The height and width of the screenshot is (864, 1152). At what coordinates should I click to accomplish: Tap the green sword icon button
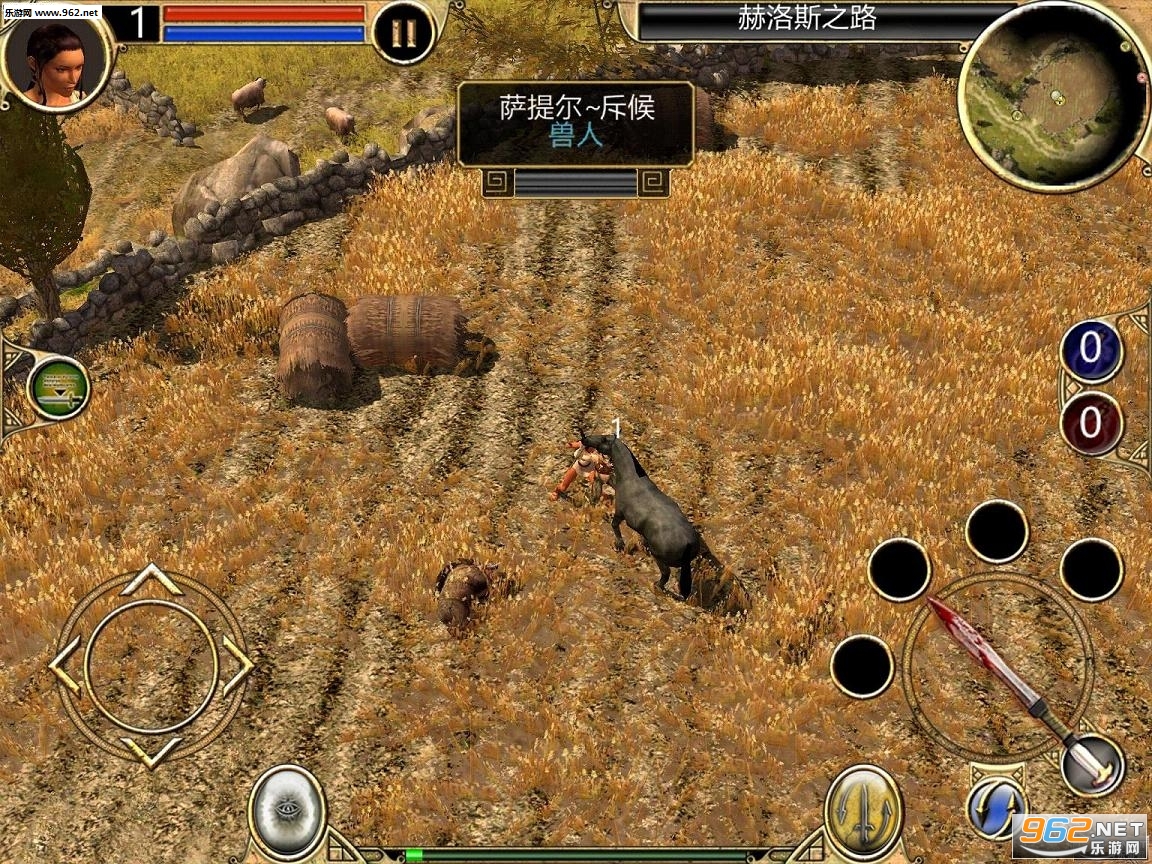tap(59, 388)
